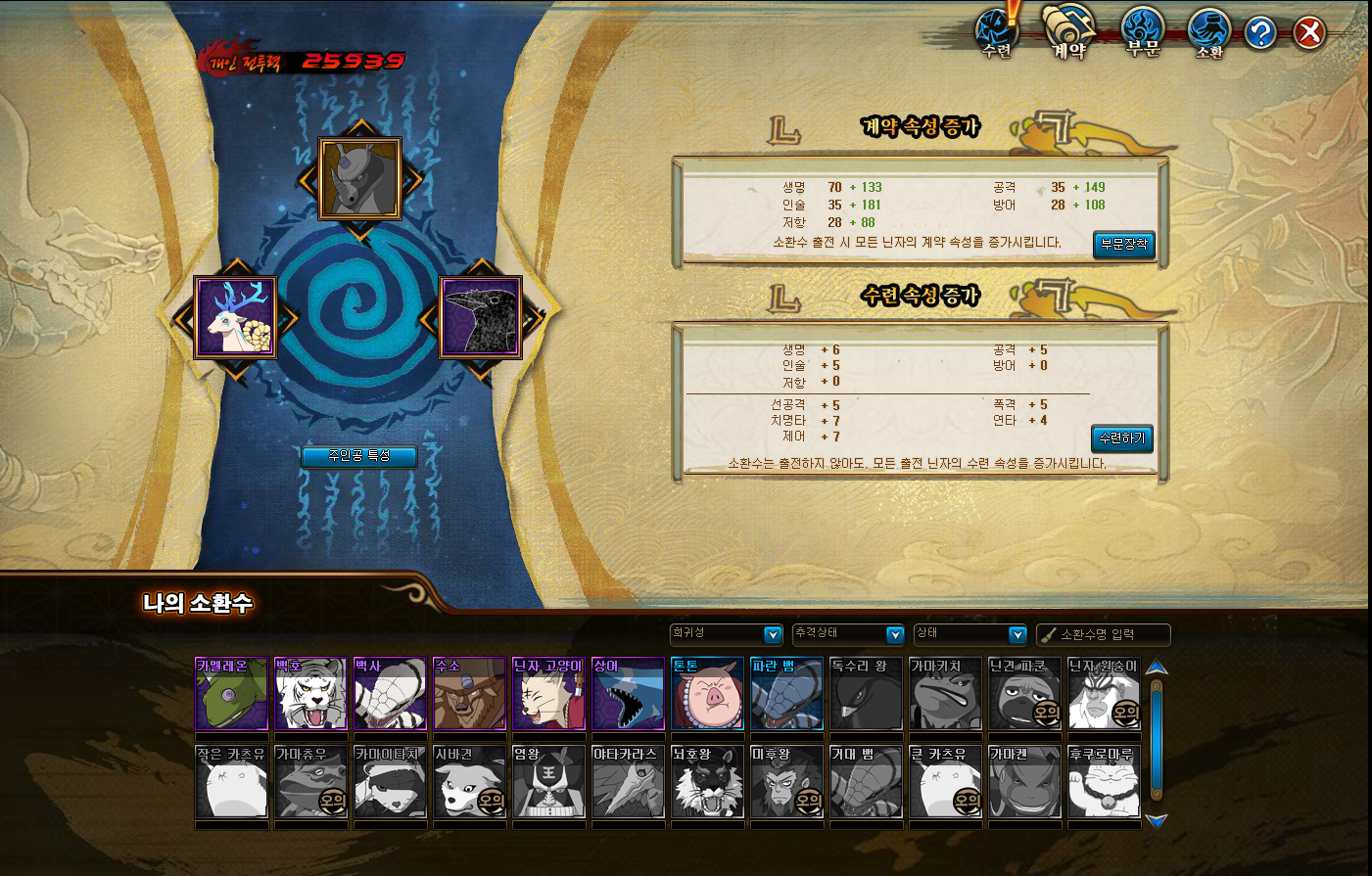The height and width of the screenshot is (876, 1372).
Task: Select the rhino summon slot
Action: point(360,179)
